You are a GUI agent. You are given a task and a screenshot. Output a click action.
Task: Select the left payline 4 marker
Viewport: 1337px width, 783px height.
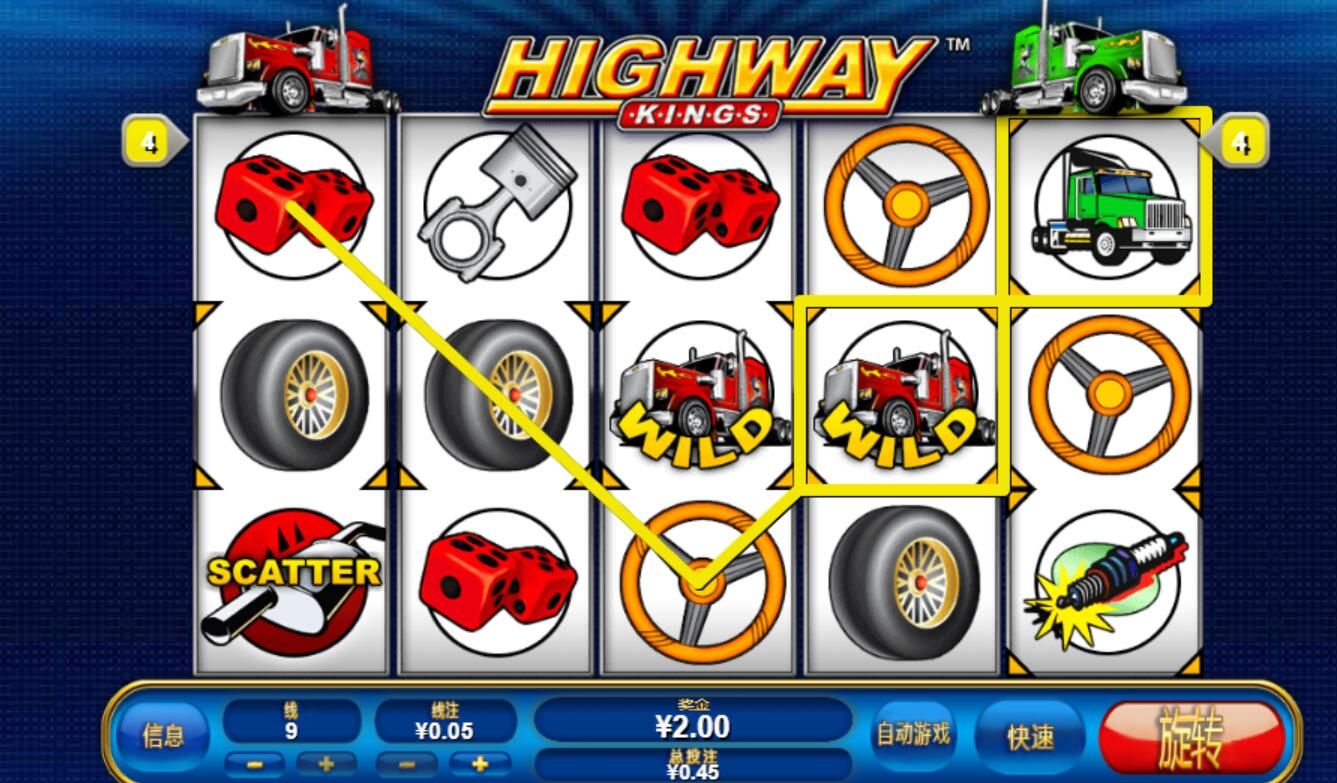150,142
